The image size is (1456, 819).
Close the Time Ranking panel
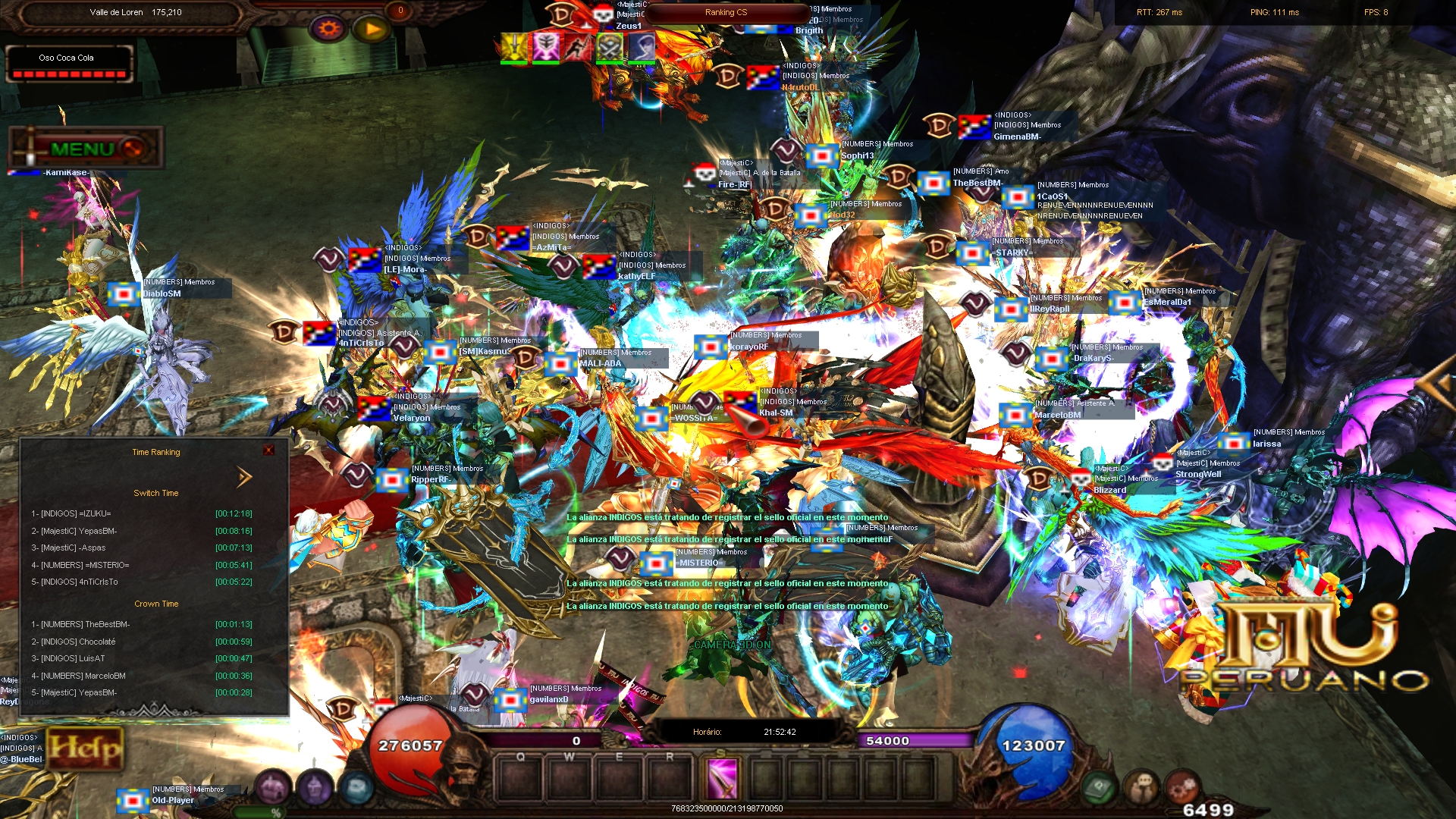pos(268,450)
